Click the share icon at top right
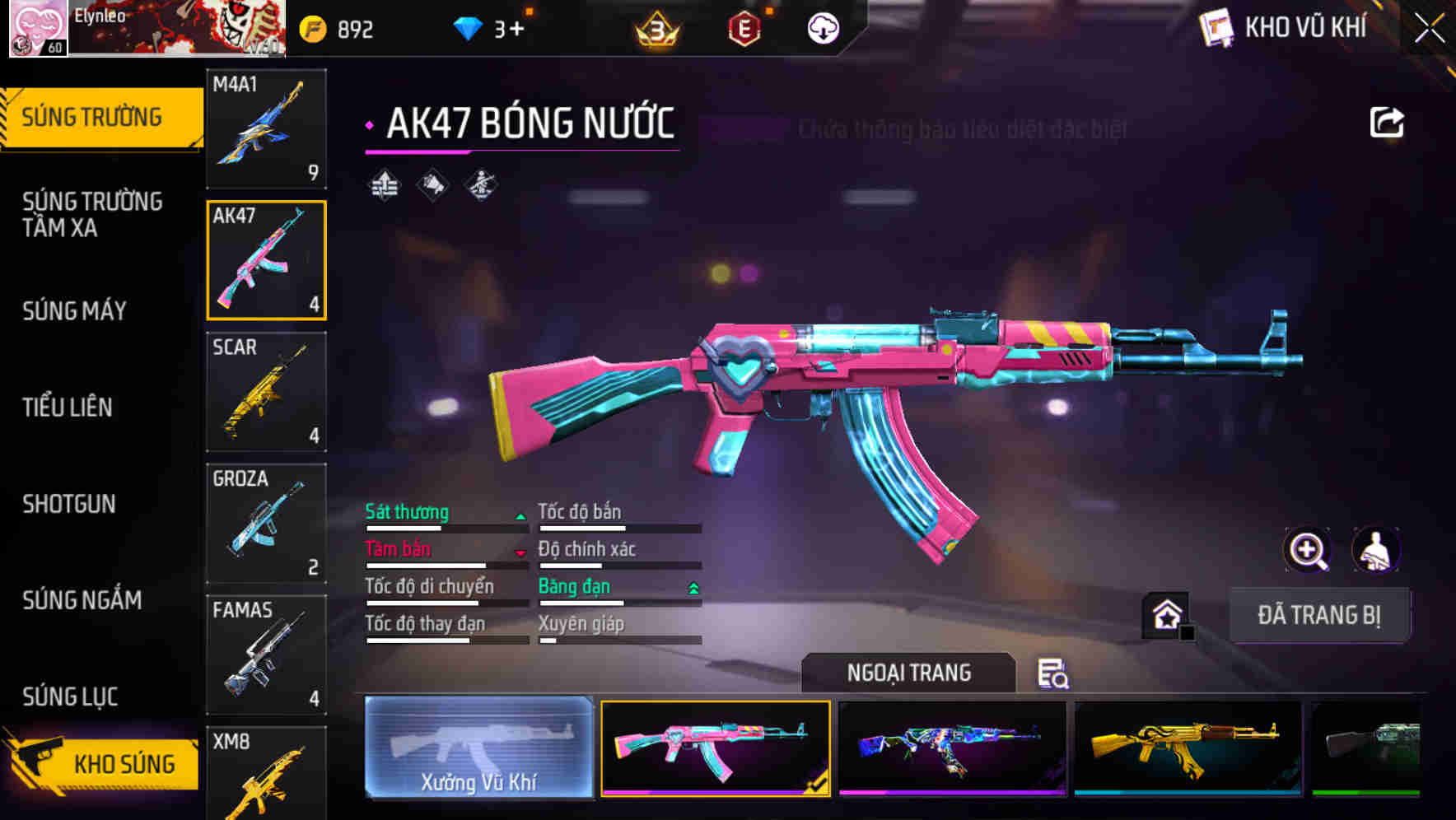This screenshot has height=820, width=1456. coord(1386,121)
